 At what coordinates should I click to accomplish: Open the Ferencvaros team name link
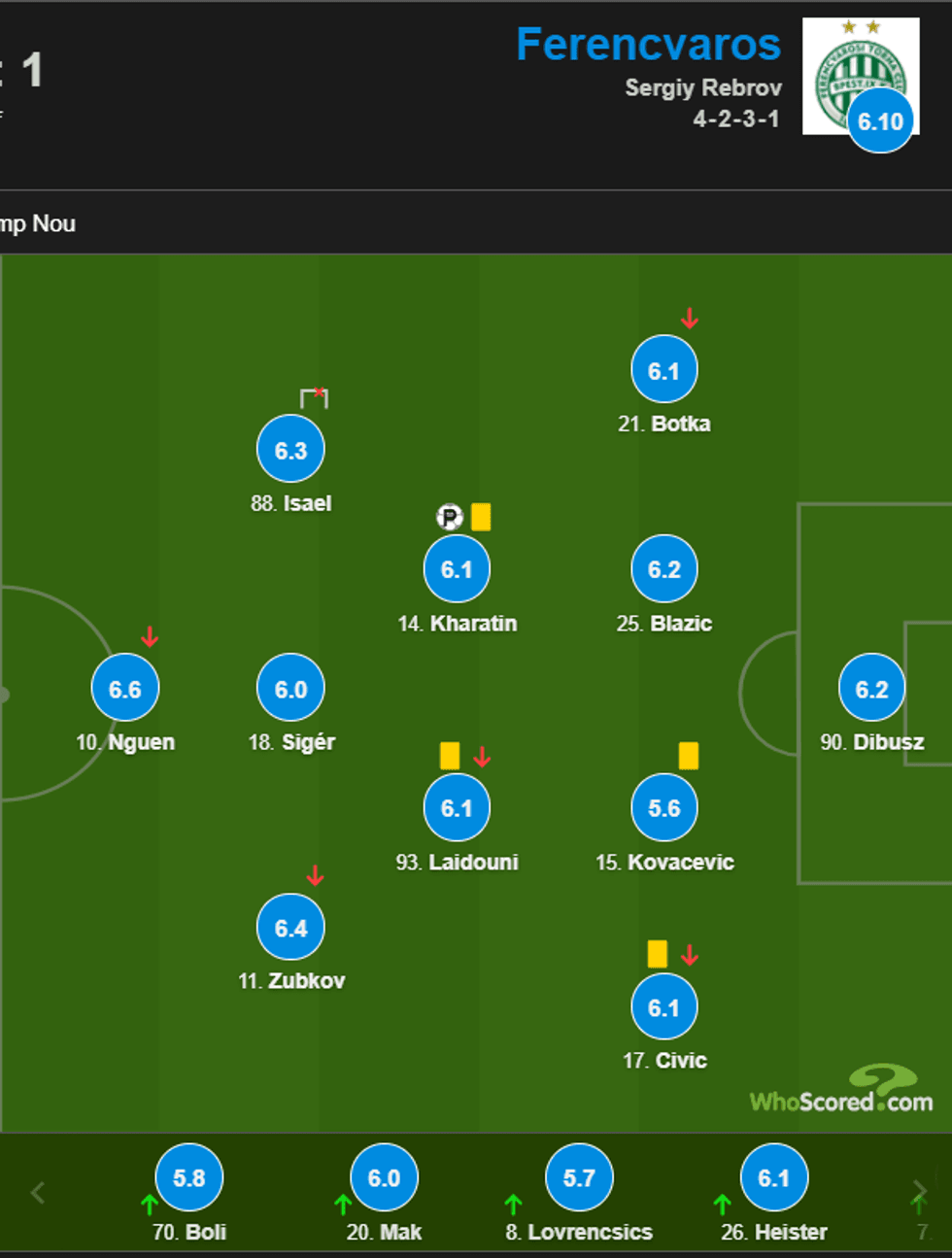[648, 45]
